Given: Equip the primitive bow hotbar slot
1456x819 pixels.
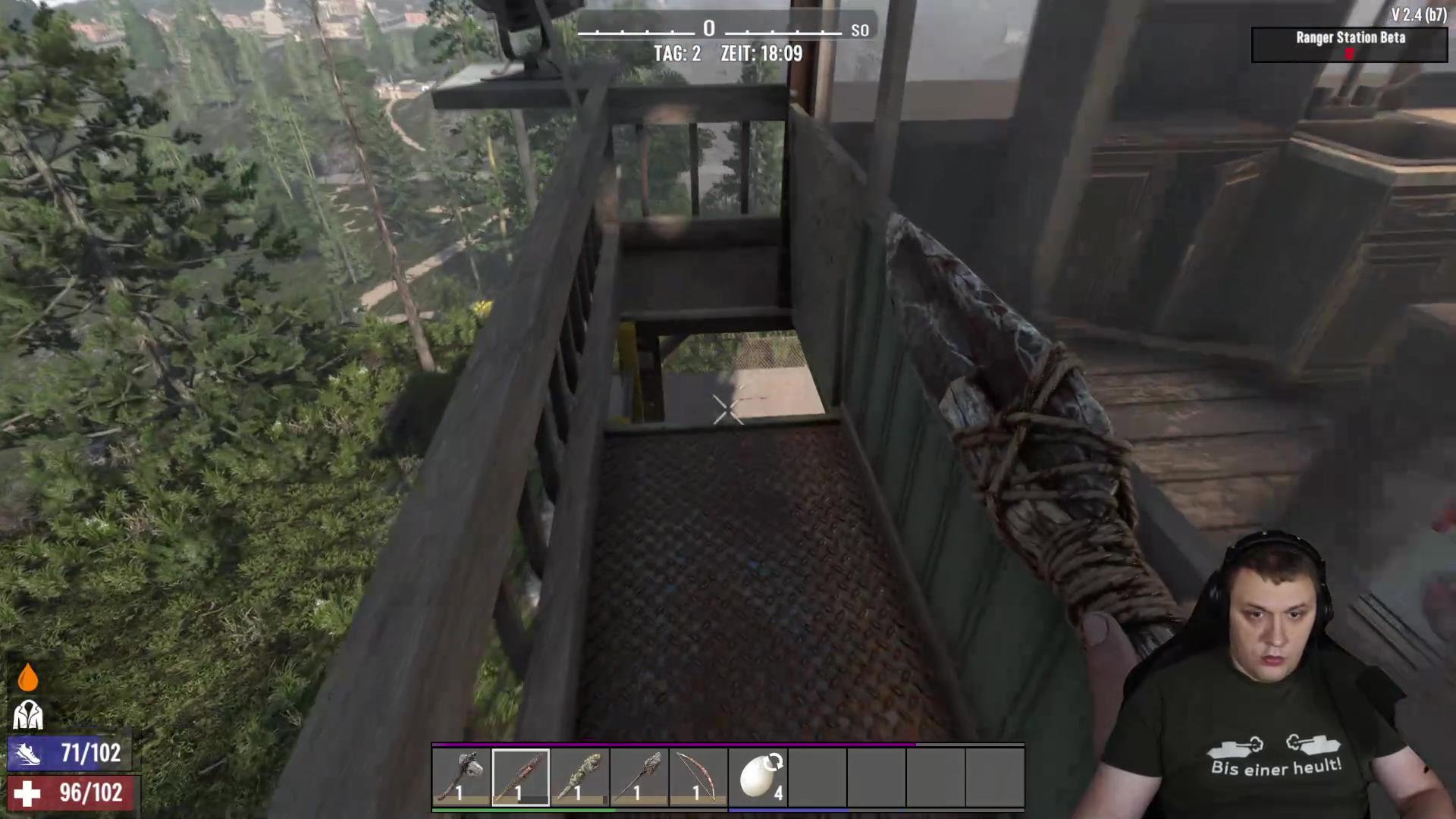Looking at the screenshot, I should 698,777.
